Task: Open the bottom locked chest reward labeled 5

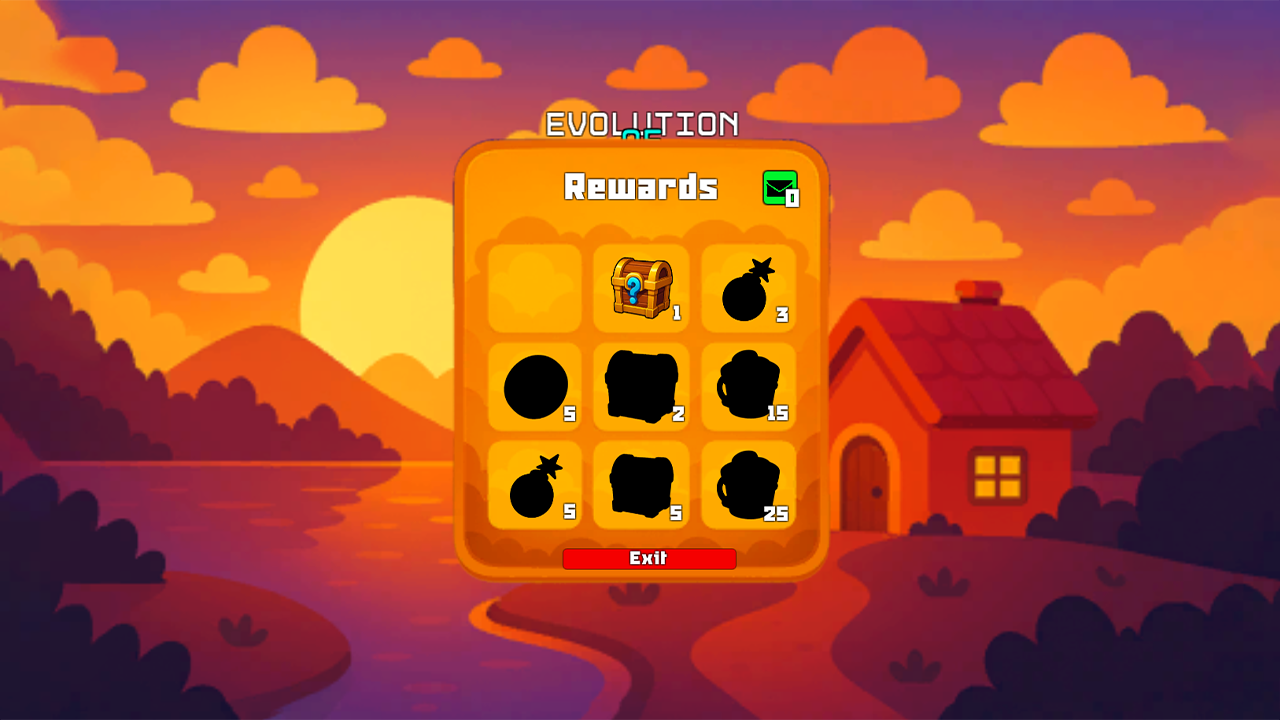Action: [x=641, y=485]
